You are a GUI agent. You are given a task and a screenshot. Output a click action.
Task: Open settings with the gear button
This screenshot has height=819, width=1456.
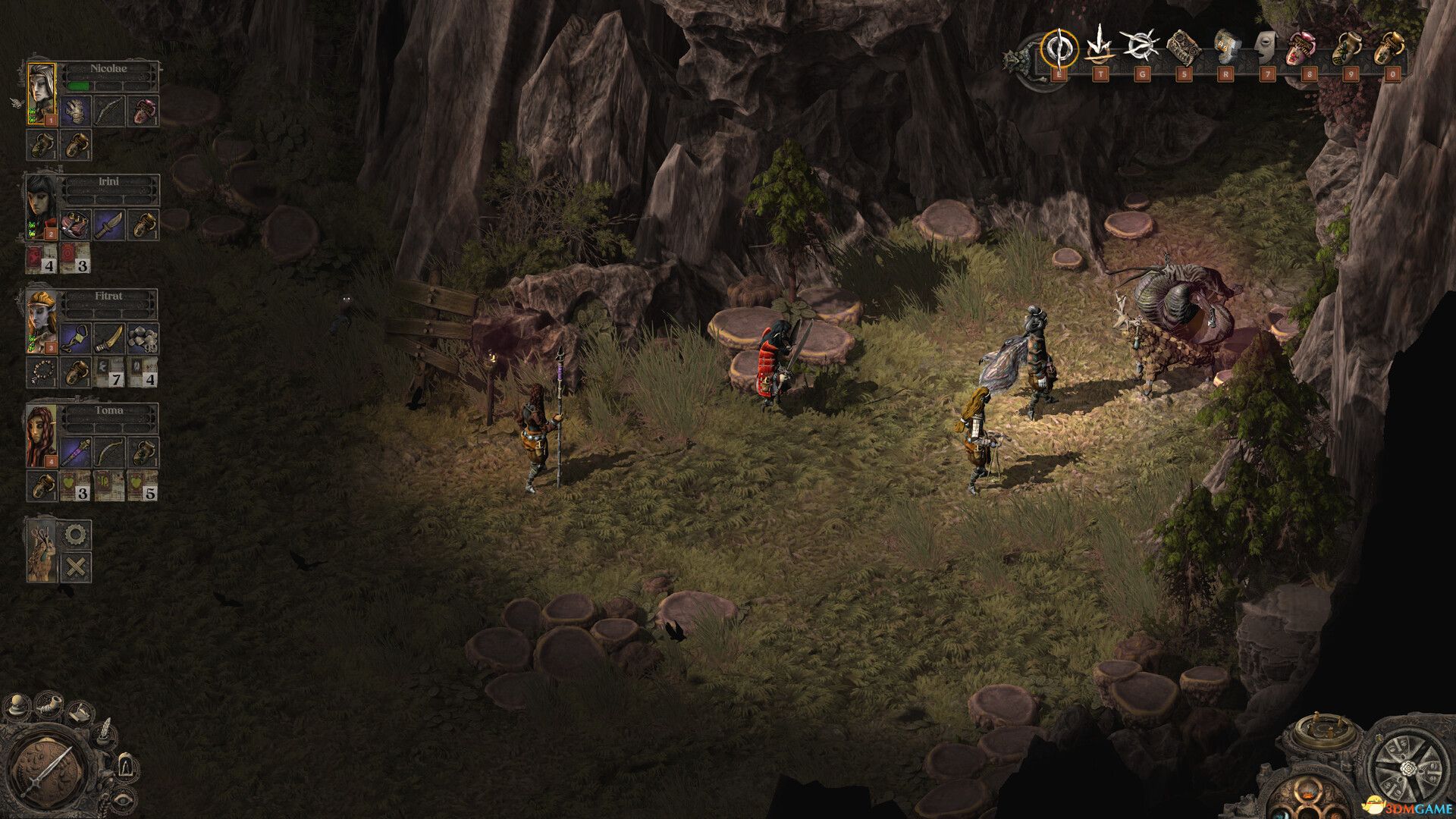(x=74, y=535)
